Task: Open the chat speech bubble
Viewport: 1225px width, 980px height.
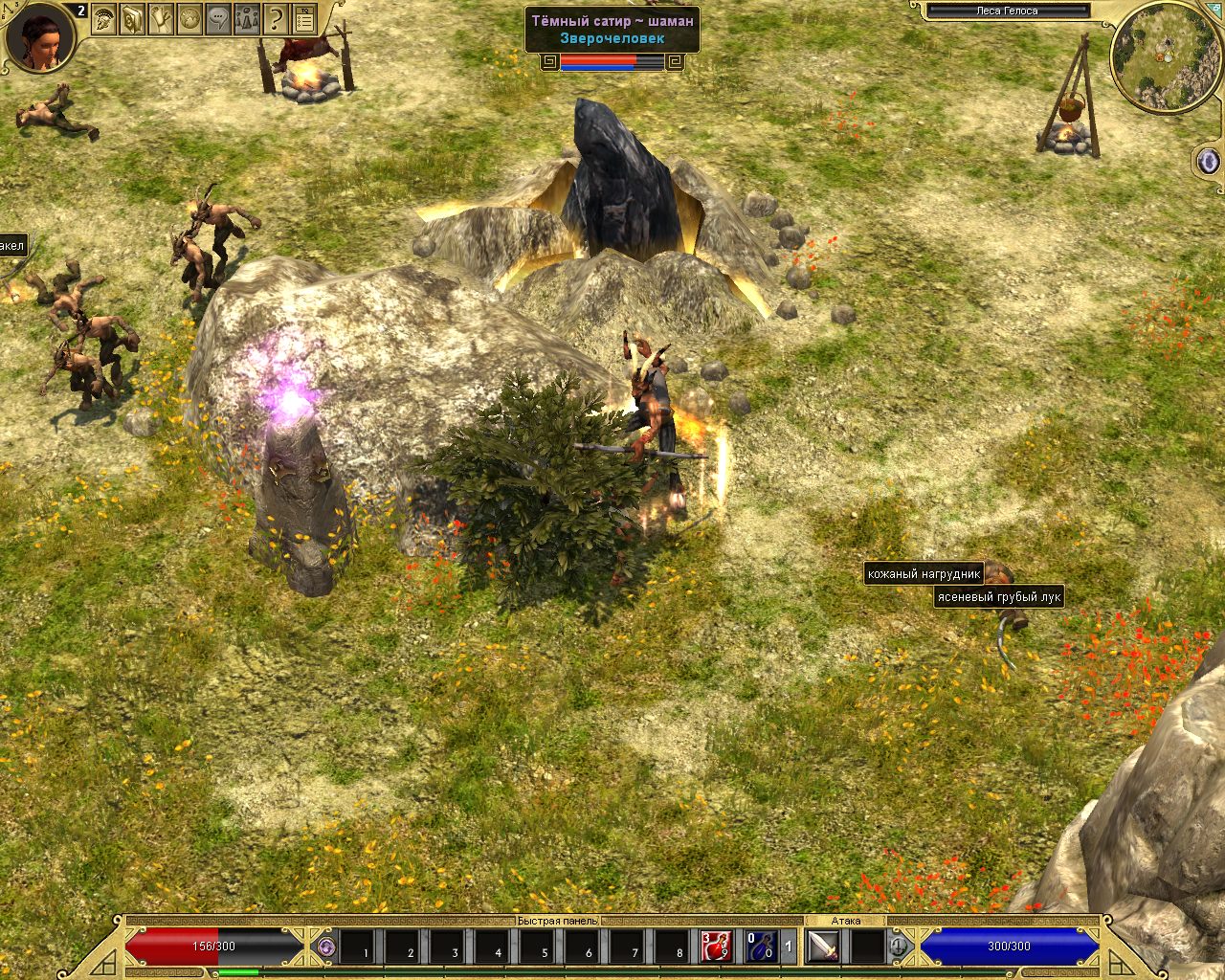Action: pos(218,18)
